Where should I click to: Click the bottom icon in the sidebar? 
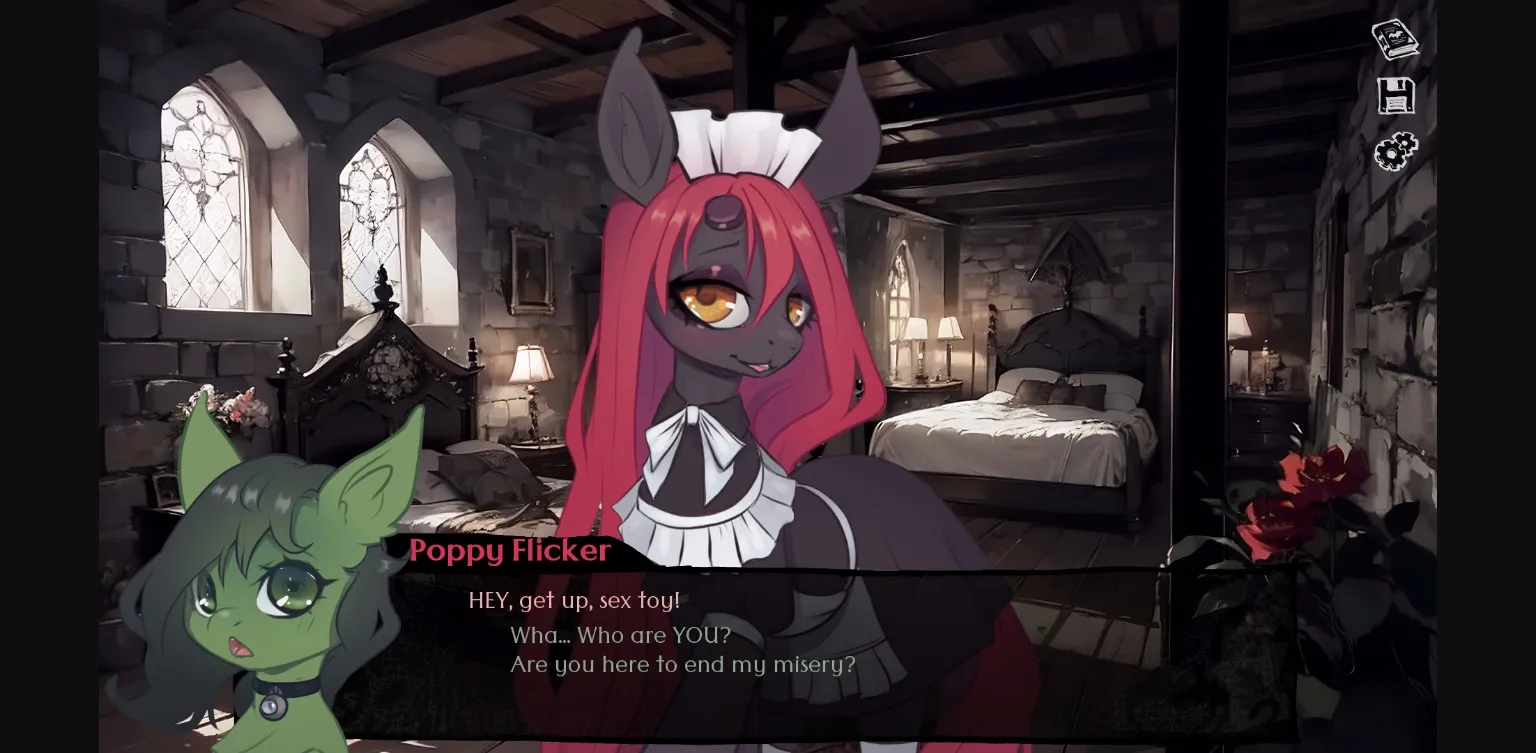coord(1396,152)
